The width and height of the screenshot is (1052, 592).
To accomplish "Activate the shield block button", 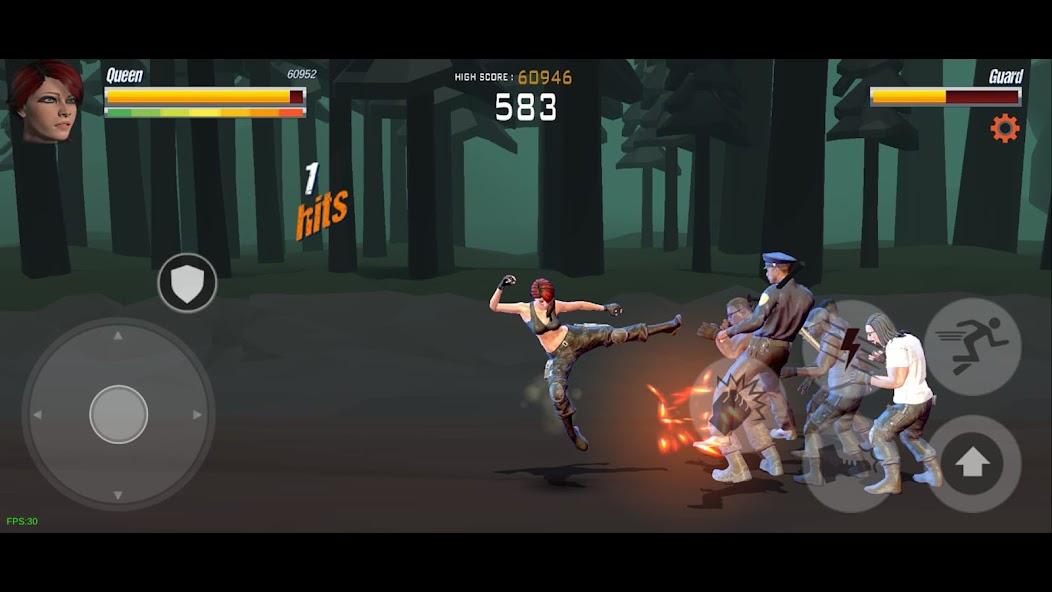I will pos(187,283).
